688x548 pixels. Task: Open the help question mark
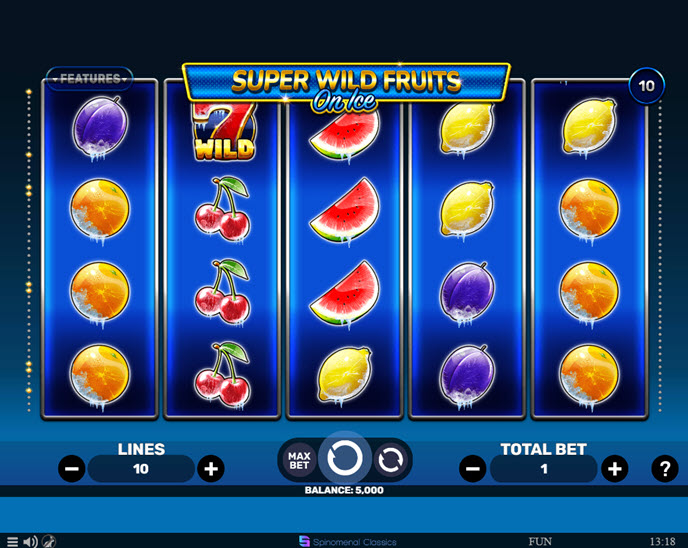click(664, 468)
